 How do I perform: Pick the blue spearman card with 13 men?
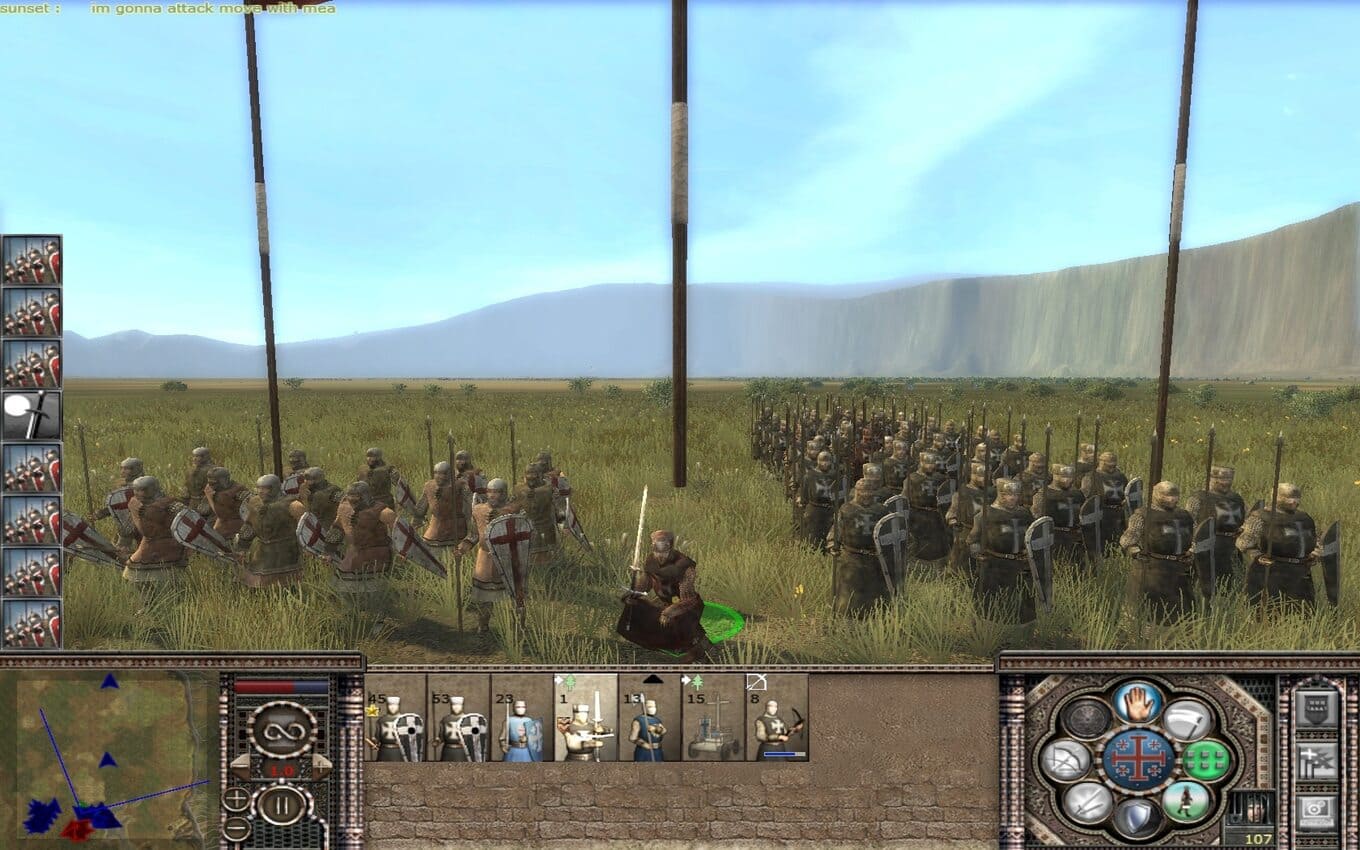tap(650, 718)
